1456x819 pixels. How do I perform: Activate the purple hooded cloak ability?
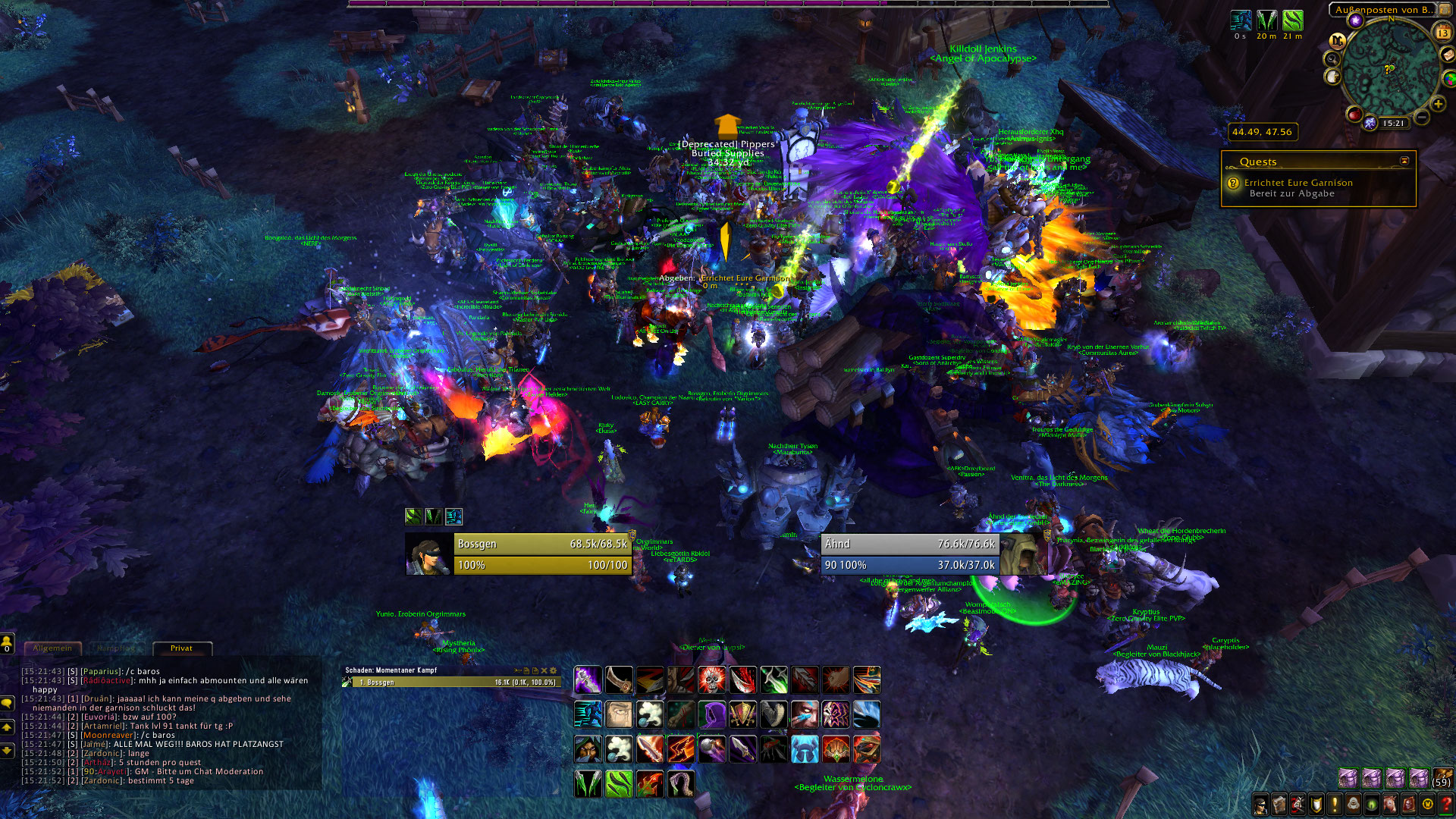tap(711, 714)
